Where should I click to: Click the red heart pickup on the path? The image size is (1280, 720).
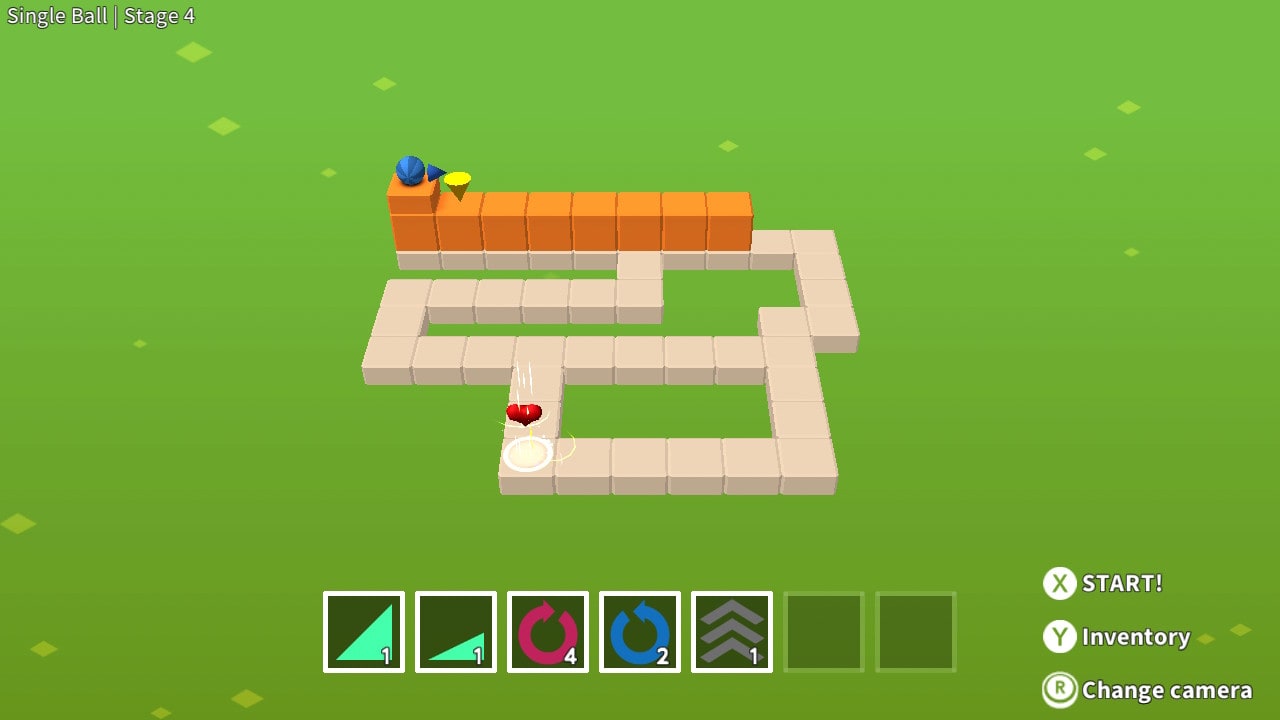click(x=524, y=413)
